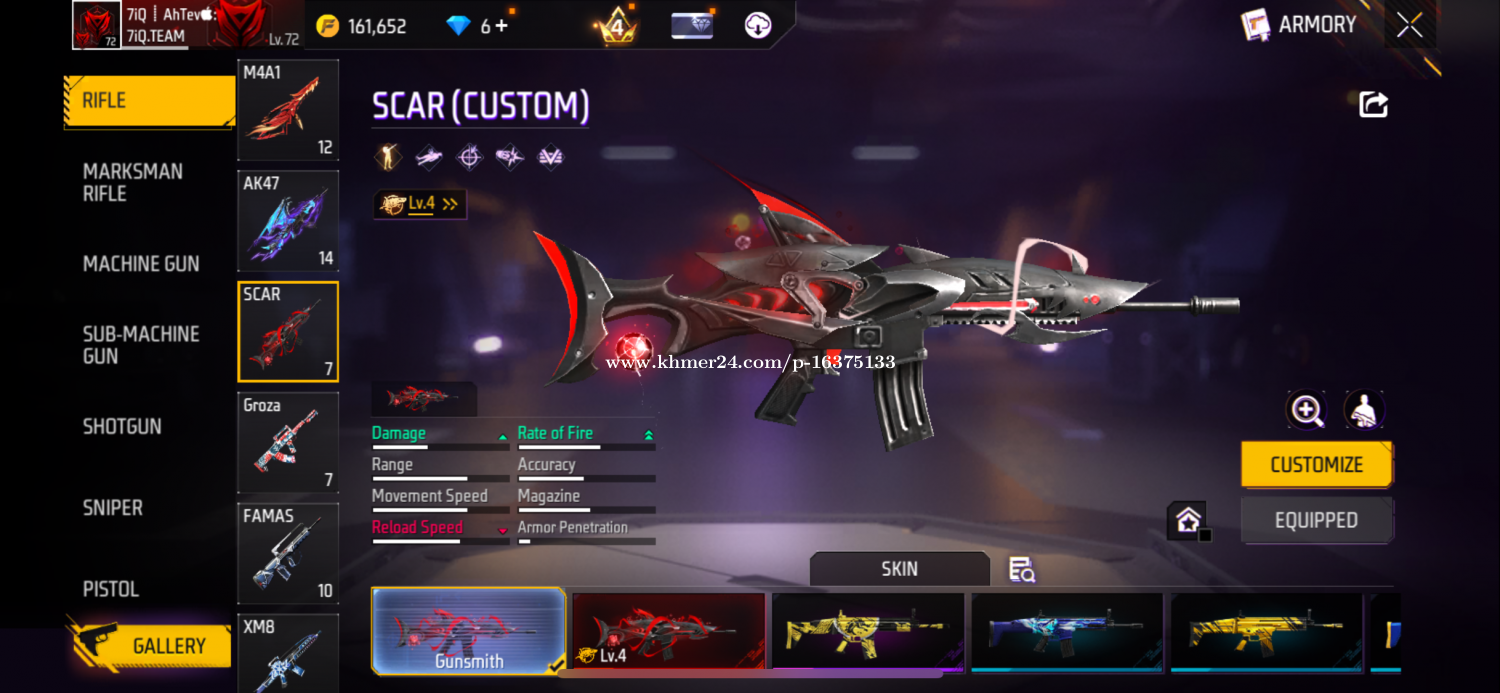Choose the Sub-Machine Gun category
1500x693 pixels.
pos(141,345)
